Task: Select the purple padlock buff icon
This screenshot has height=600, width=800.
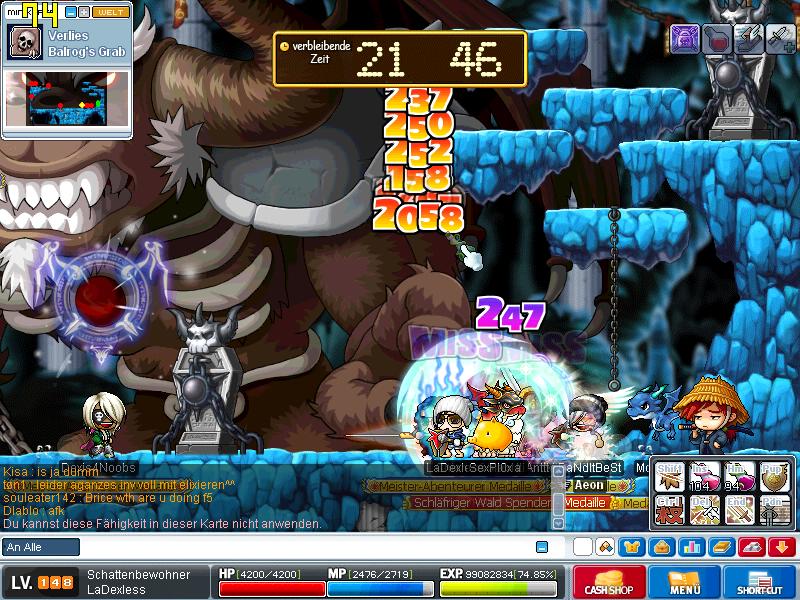Action: coord(685,38)
